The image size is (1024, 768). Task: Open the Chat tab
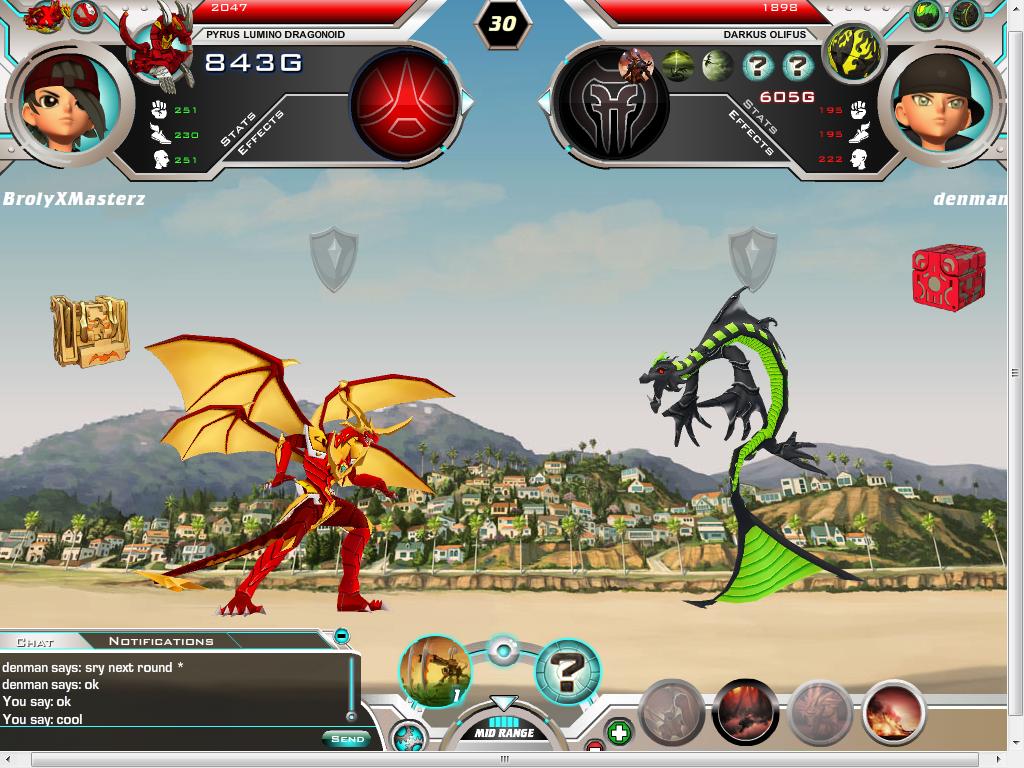[35, 641]
